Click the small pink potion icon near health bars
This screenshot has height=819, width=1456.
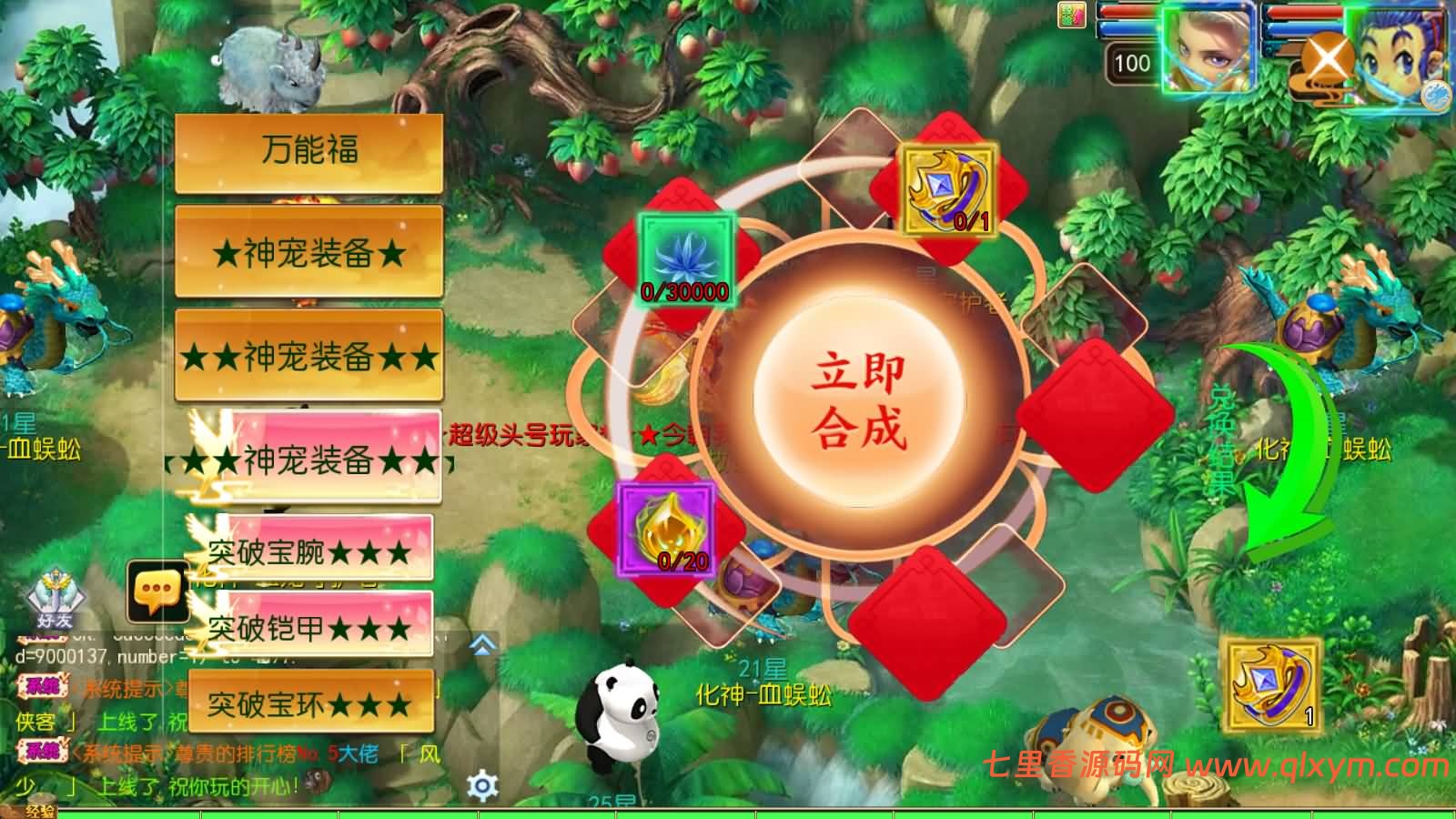coord(1072,14)
